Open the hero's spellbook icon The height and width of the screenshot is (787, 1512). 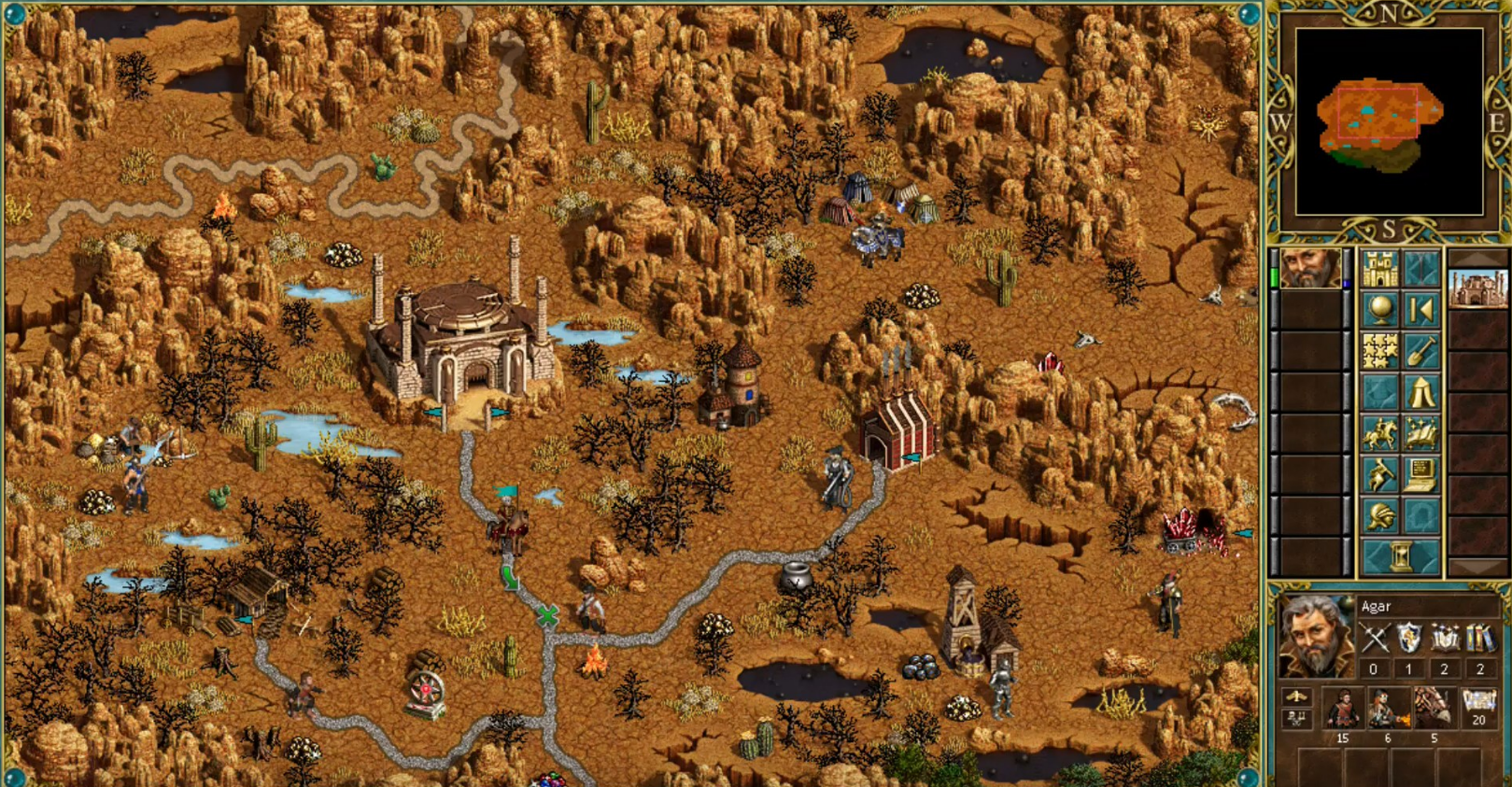click(x=1420, y=432)
